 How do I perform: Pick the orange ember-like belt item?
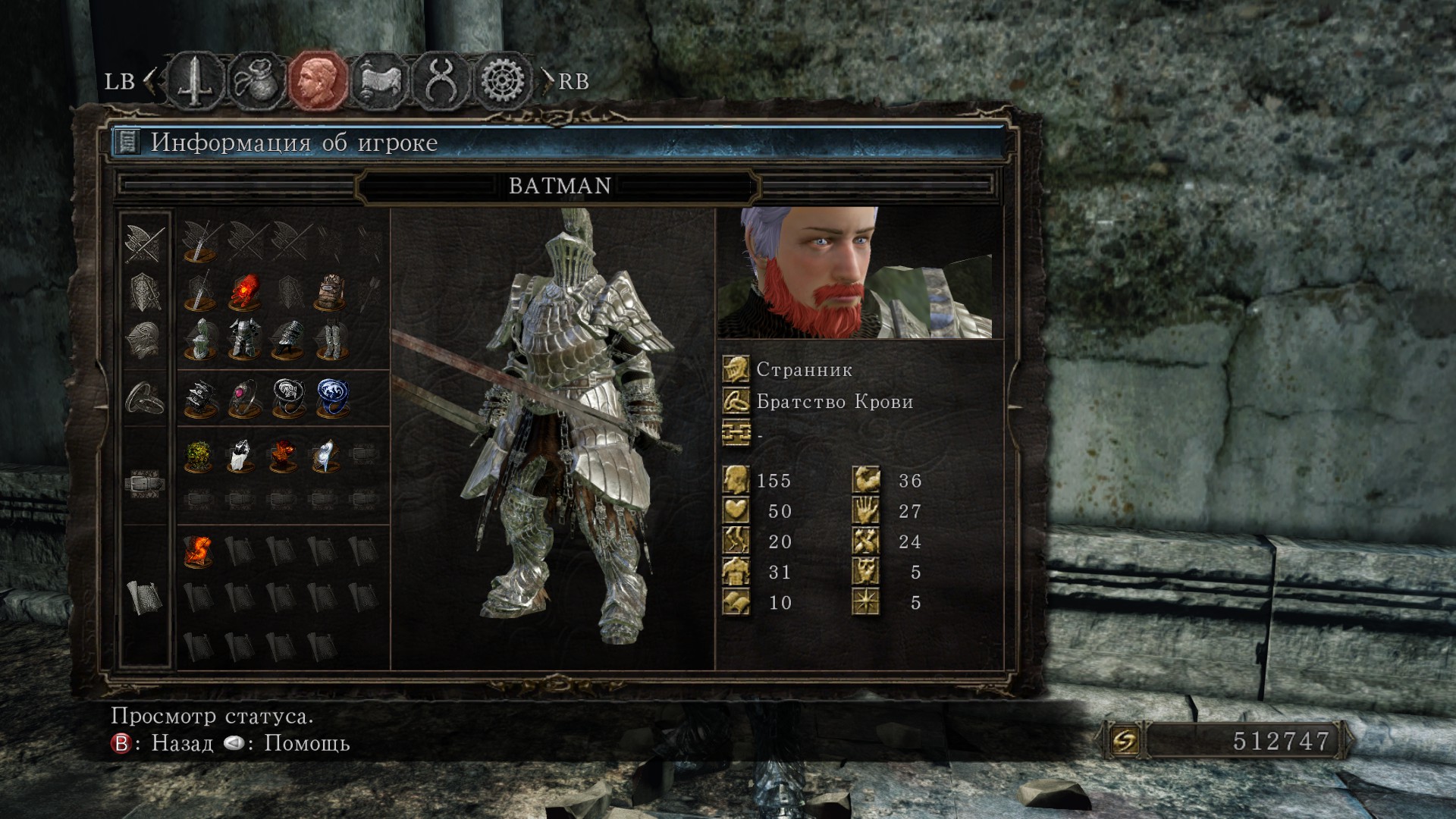(283, 456)
